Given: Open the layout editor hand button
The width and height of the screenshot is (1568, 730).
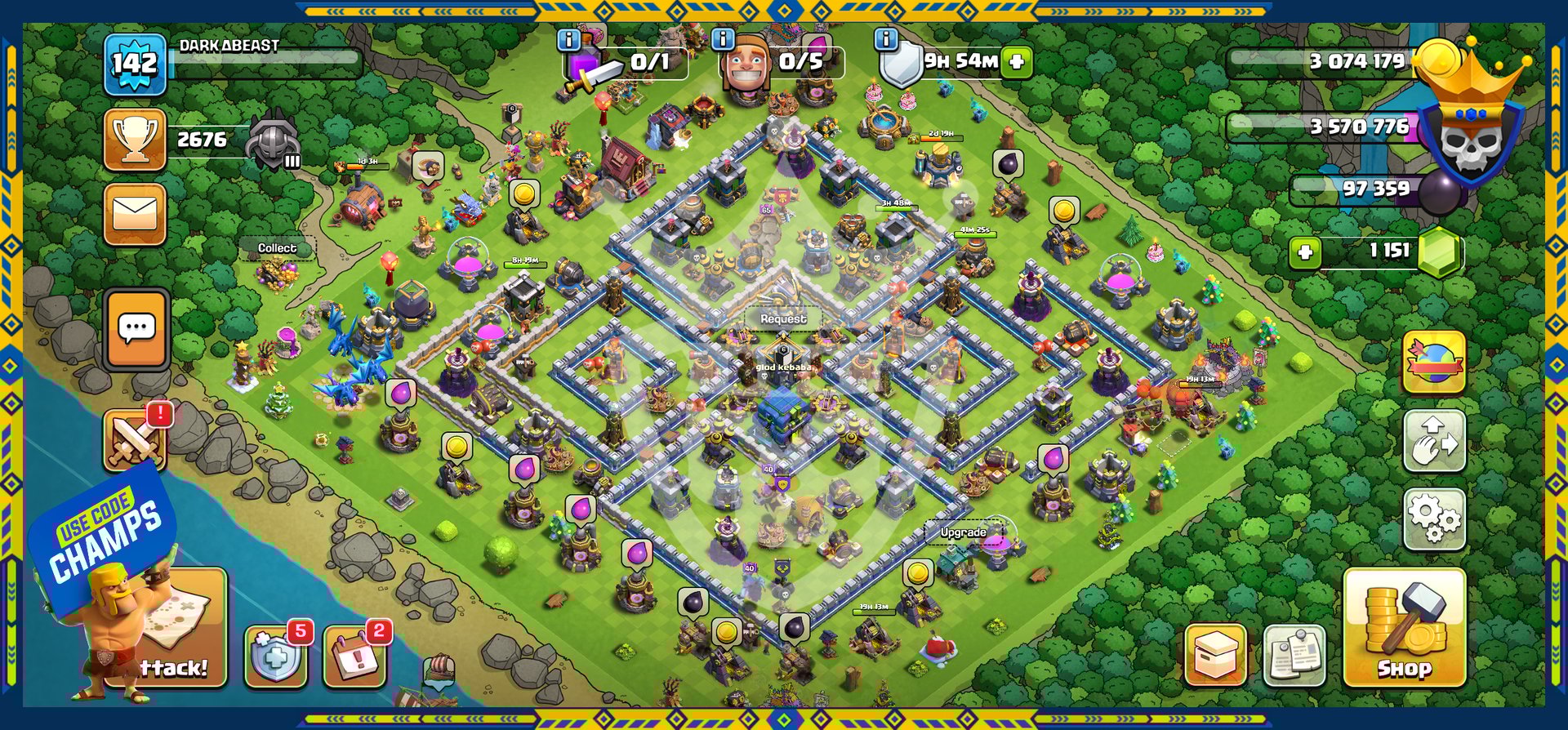Looking at the screenshot, I should 1433,441.
